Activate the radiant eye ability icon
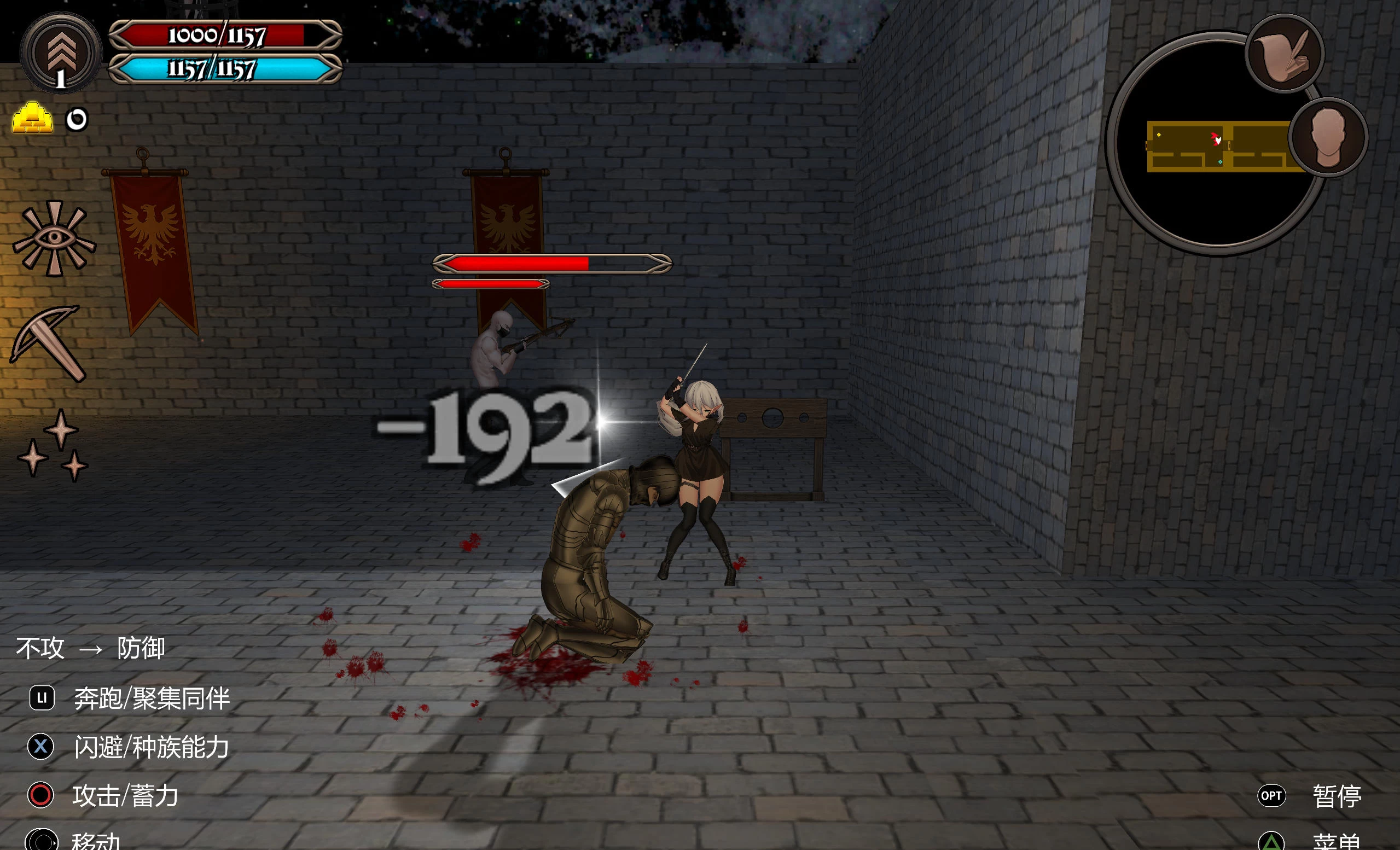This screenshot has width=1400, height=850. (55, 238)
